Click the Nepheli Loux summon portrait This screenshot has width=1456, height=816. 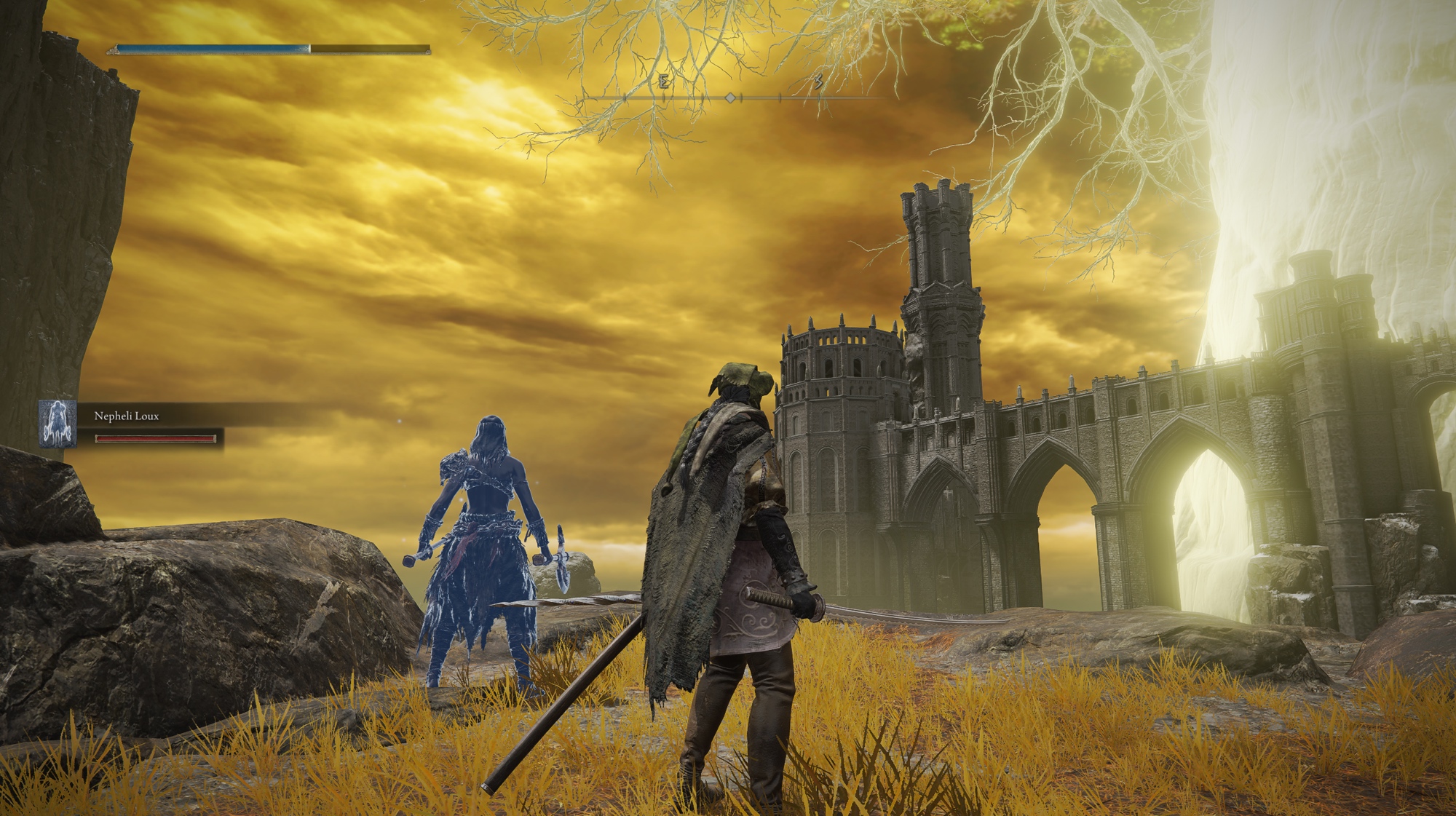pyautogui.click(x=58, y=423)
